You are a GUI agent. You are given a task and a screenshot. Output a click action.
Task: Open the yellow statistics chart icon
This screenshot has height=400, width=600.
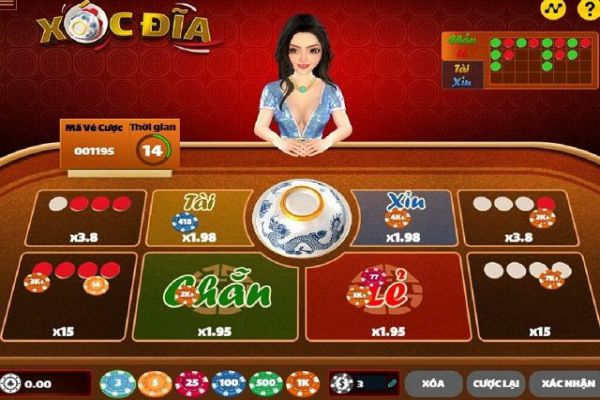click(548, 7)
